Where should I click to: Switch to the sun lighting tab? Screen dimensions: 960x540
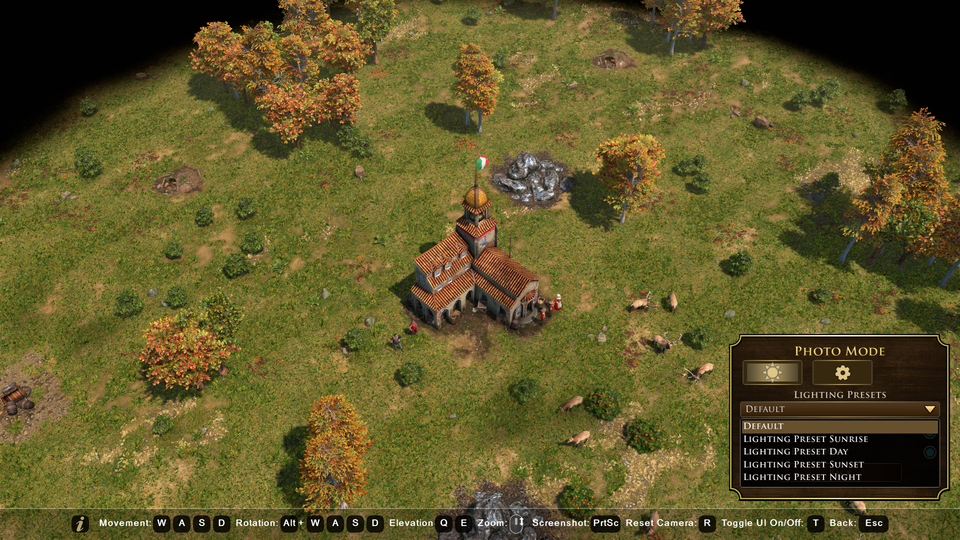pyautogui.click(x=771, y=373)
